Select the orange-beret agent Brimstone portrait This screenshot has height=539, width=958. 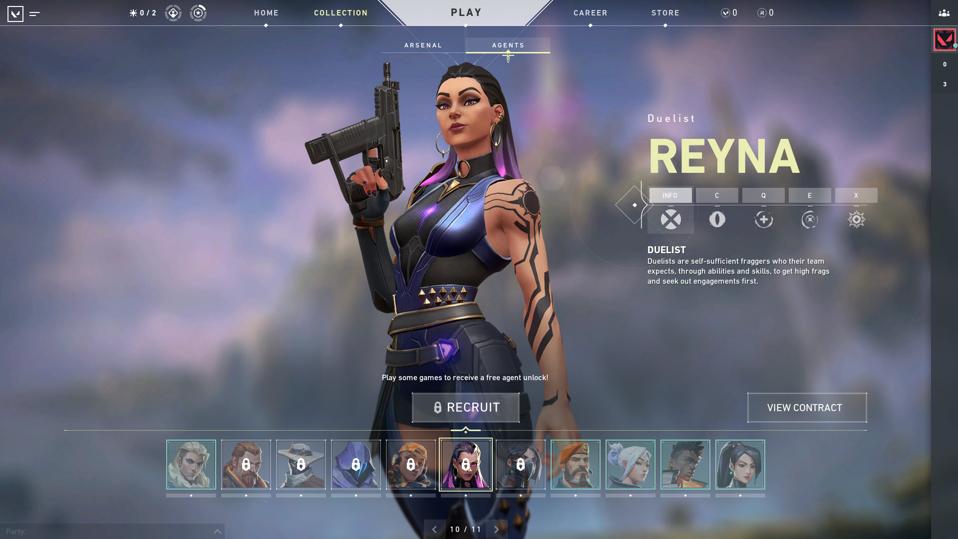click(575, 465)
